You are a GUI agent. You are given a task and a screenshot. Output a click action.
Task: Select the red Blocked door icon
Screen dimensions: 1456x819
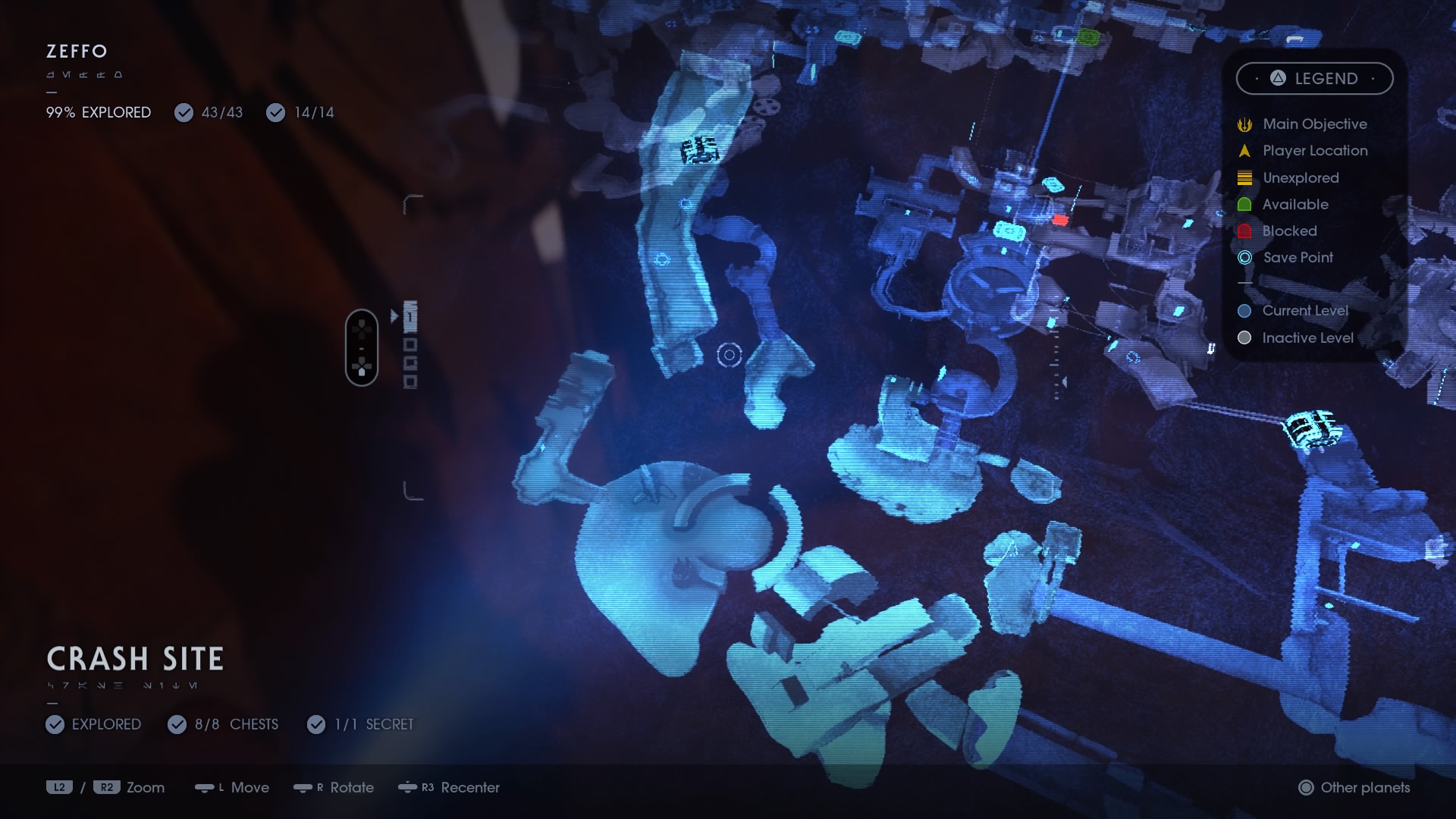1244,231
